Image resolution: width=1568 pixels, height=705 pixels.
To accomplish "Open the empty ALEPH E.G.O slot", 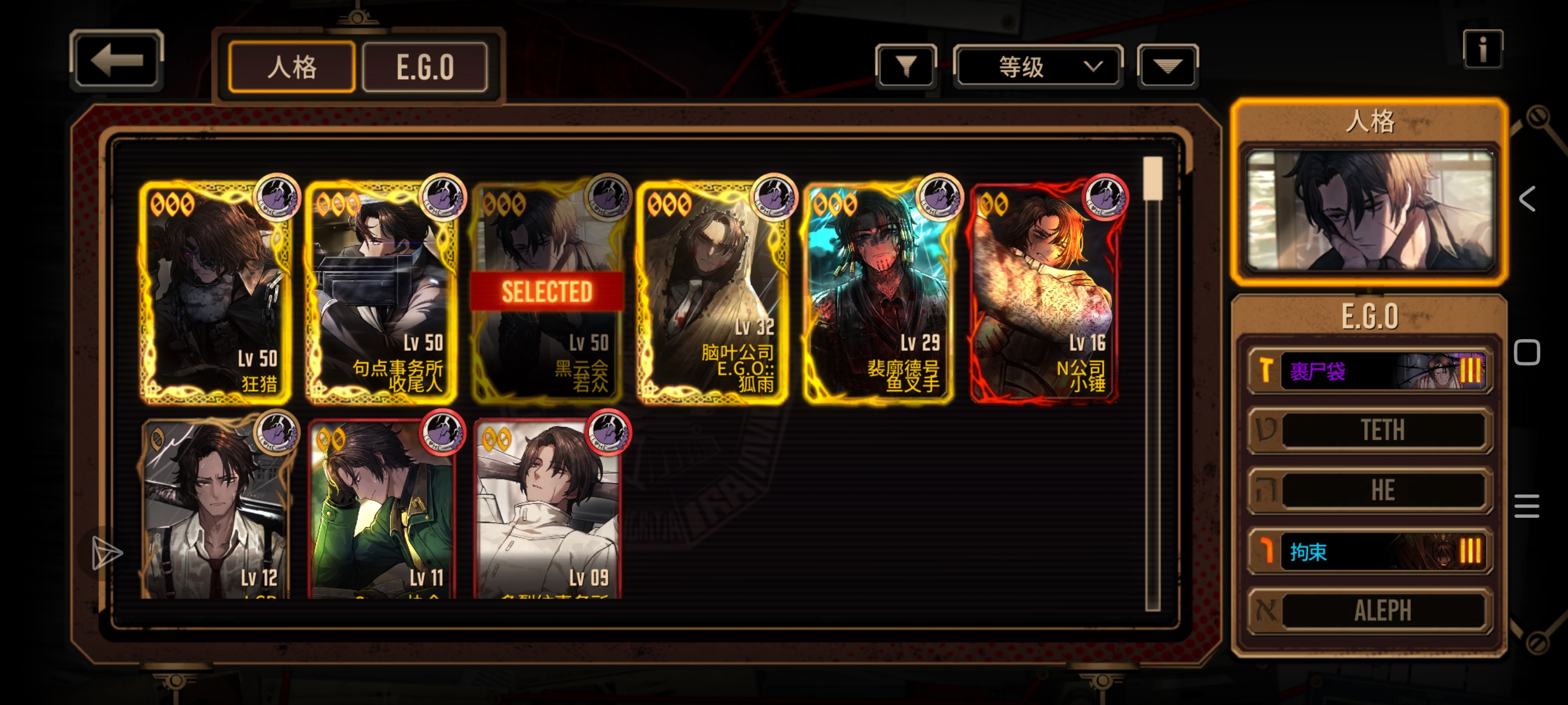I will (x=1370, y=610).
